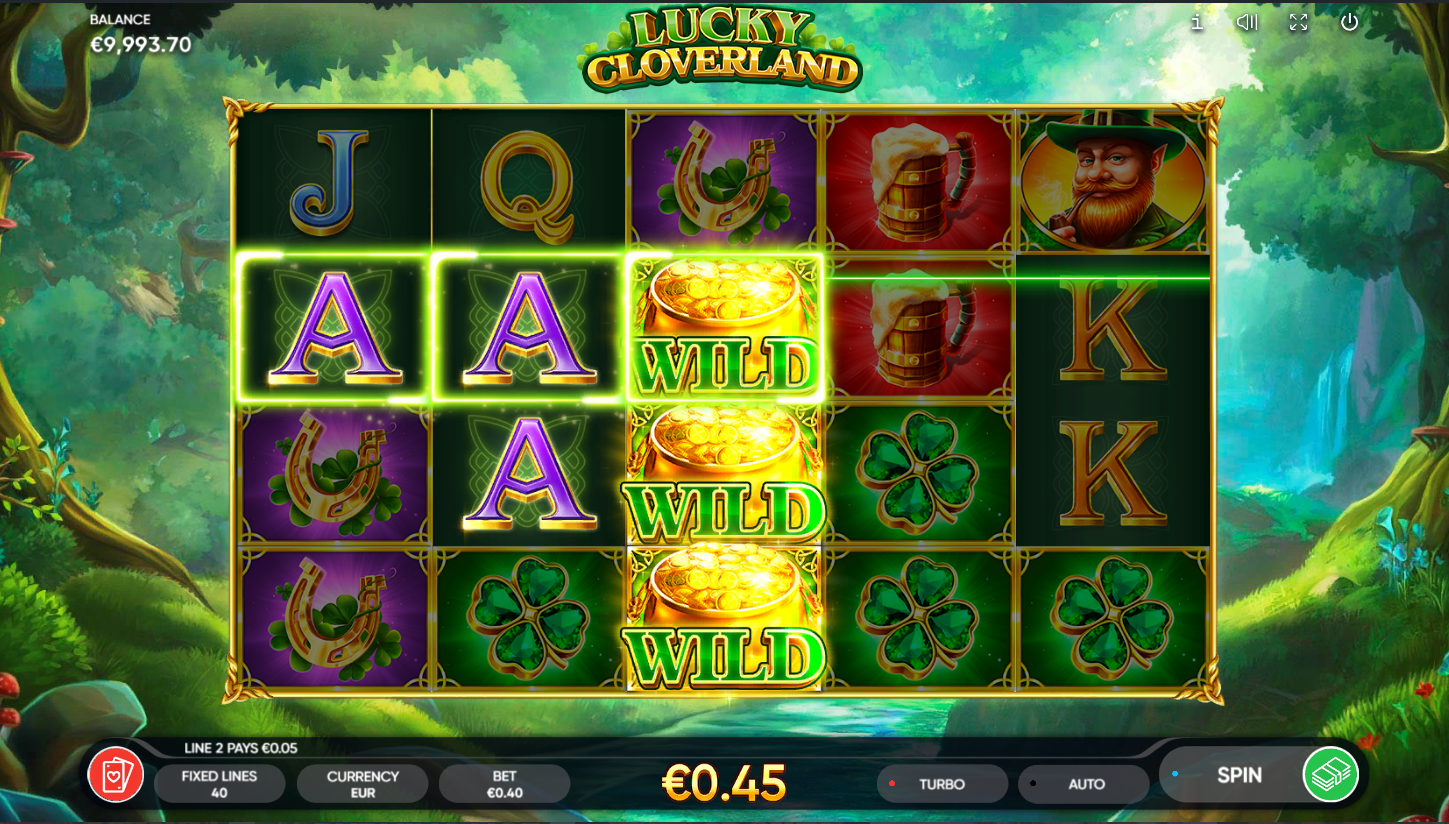Open the Currency EUR selector
This screenshot has height=824, width=1449.
(x=362, y=784)
